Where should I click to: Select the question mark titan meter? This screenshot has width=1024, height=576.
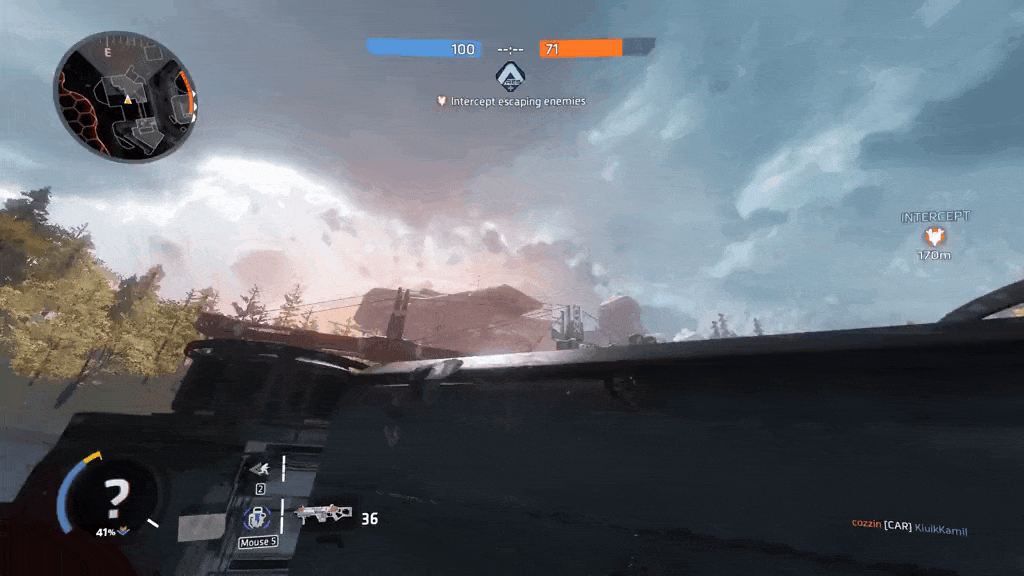tap(117, 495)
